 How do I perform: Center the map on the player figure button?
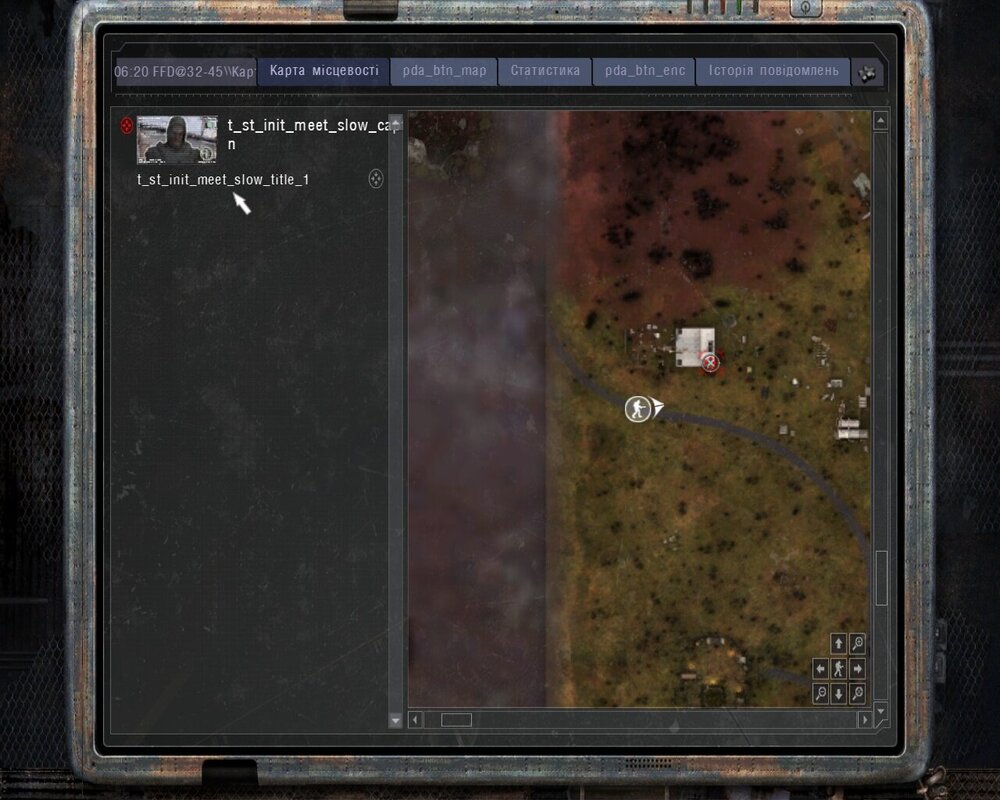(839, 668)
